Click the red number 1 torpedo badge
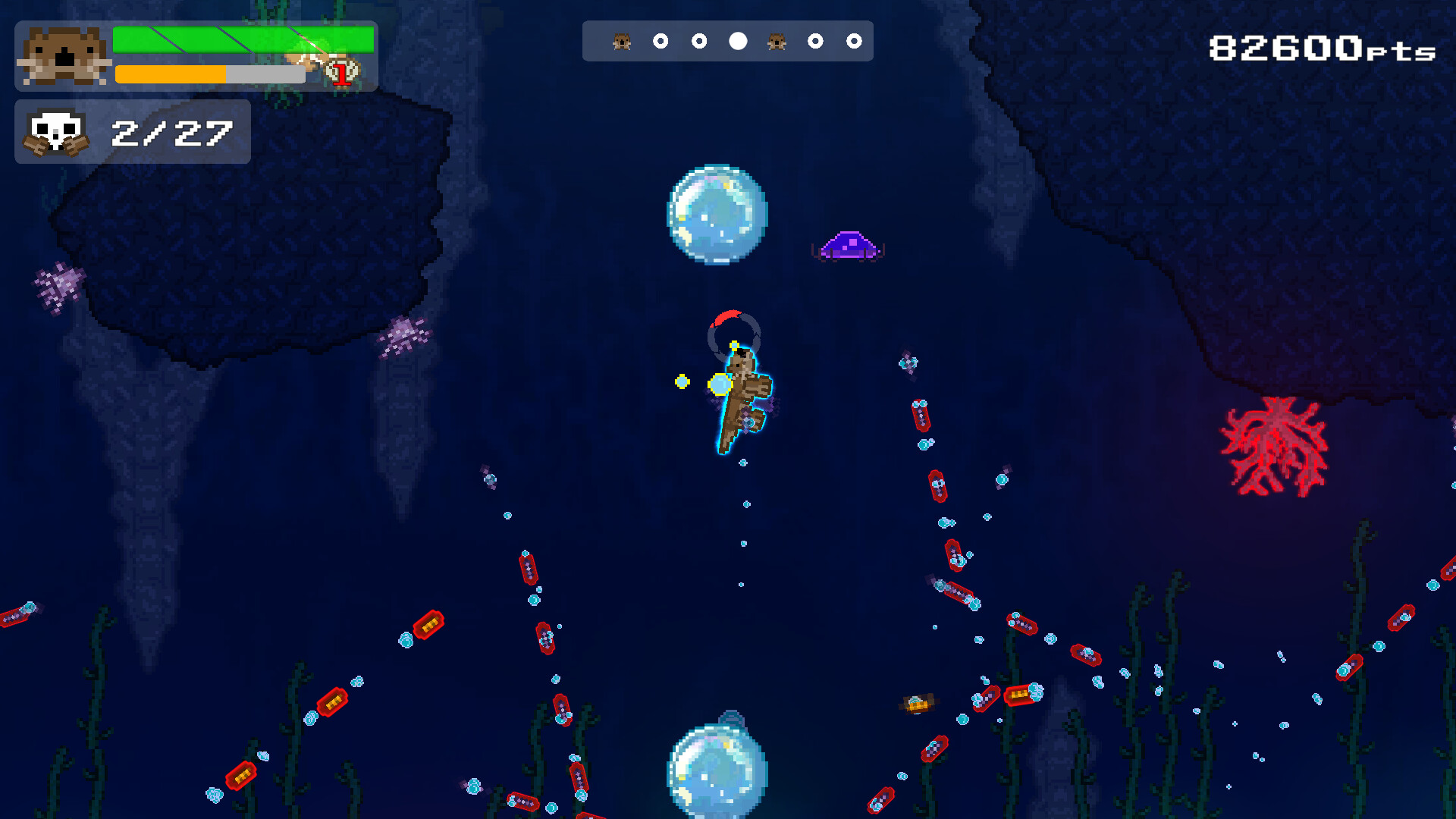The height and width of the screenshot is (819, 1456). (340, 73)
